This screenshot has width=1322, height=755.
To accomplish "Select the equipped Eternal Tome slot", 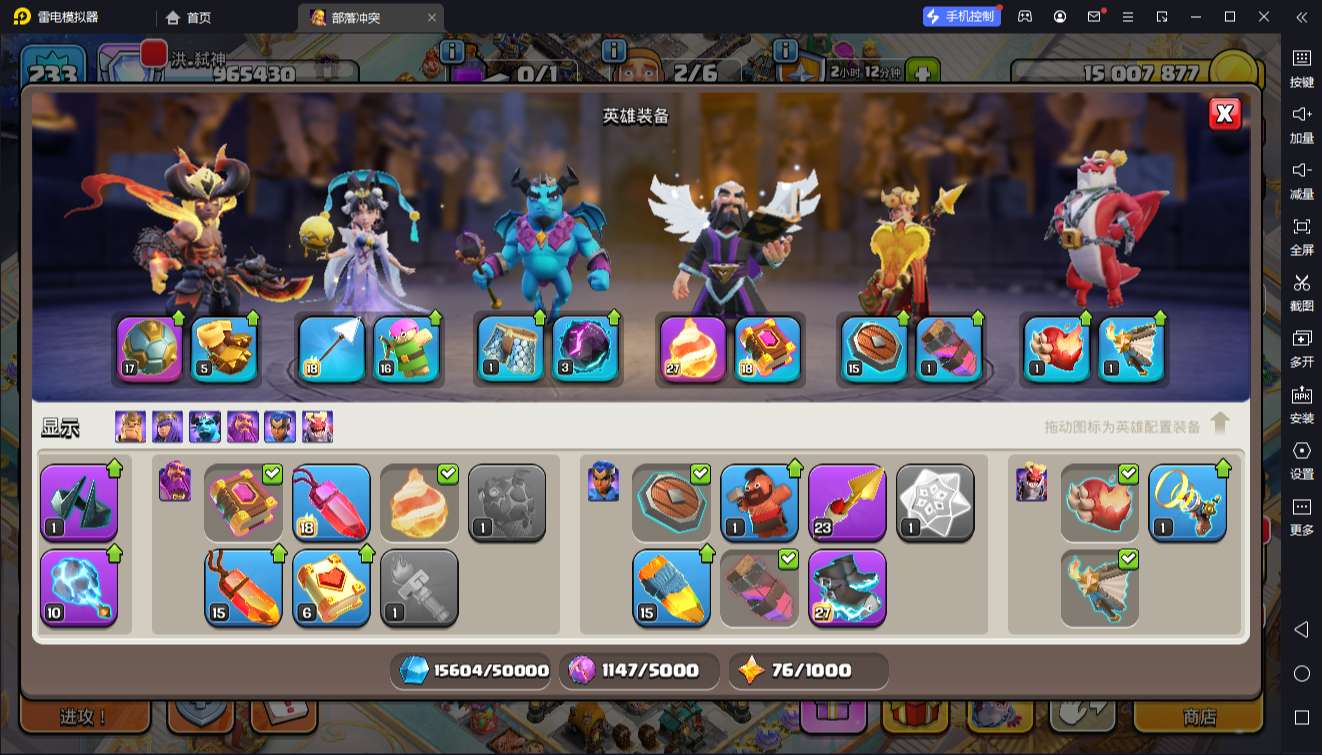I will pyautogui.click(x=768, y=350).
